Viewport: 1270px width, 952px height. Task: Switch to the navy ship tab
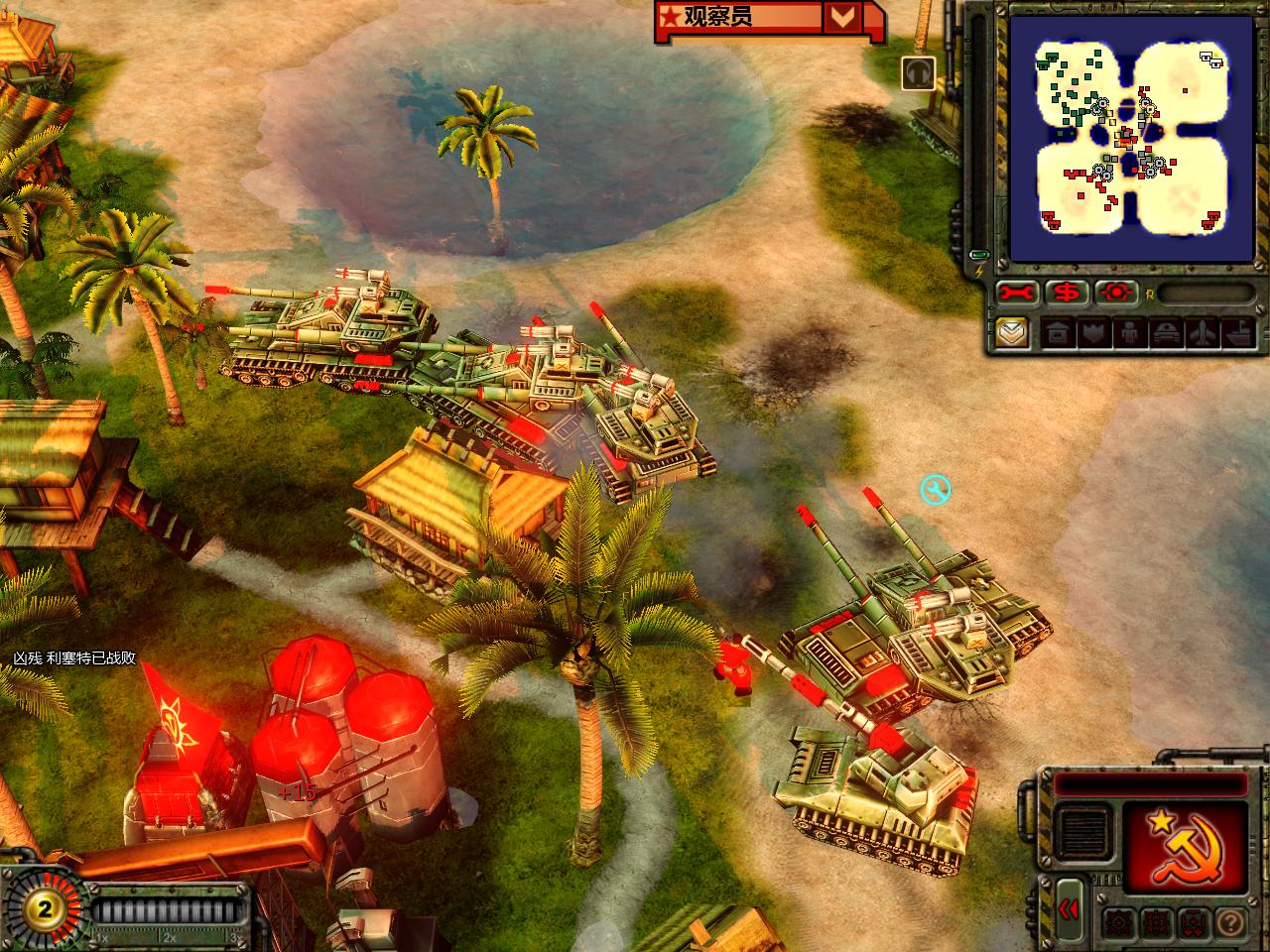1236,333
